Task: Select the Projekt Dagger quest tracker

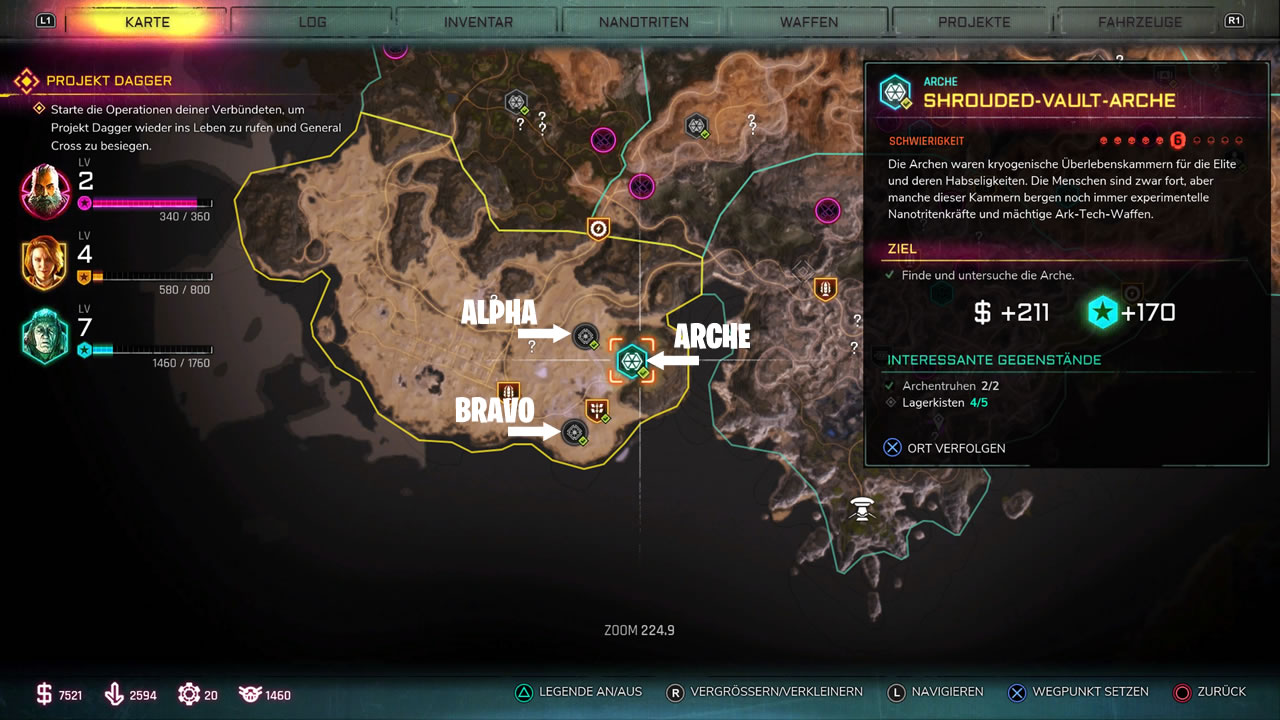Action: click(x=109, y=80)
